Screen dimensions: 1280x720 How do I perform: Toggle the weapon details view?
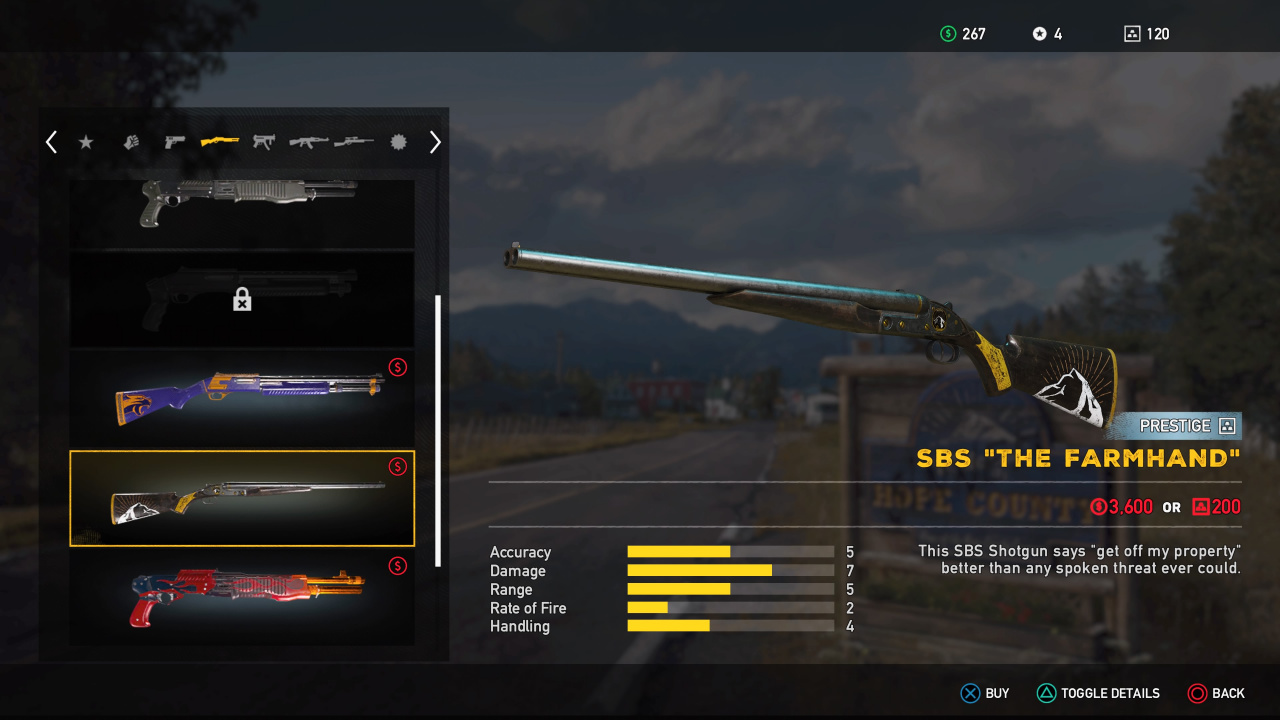tap(1098, 693)
